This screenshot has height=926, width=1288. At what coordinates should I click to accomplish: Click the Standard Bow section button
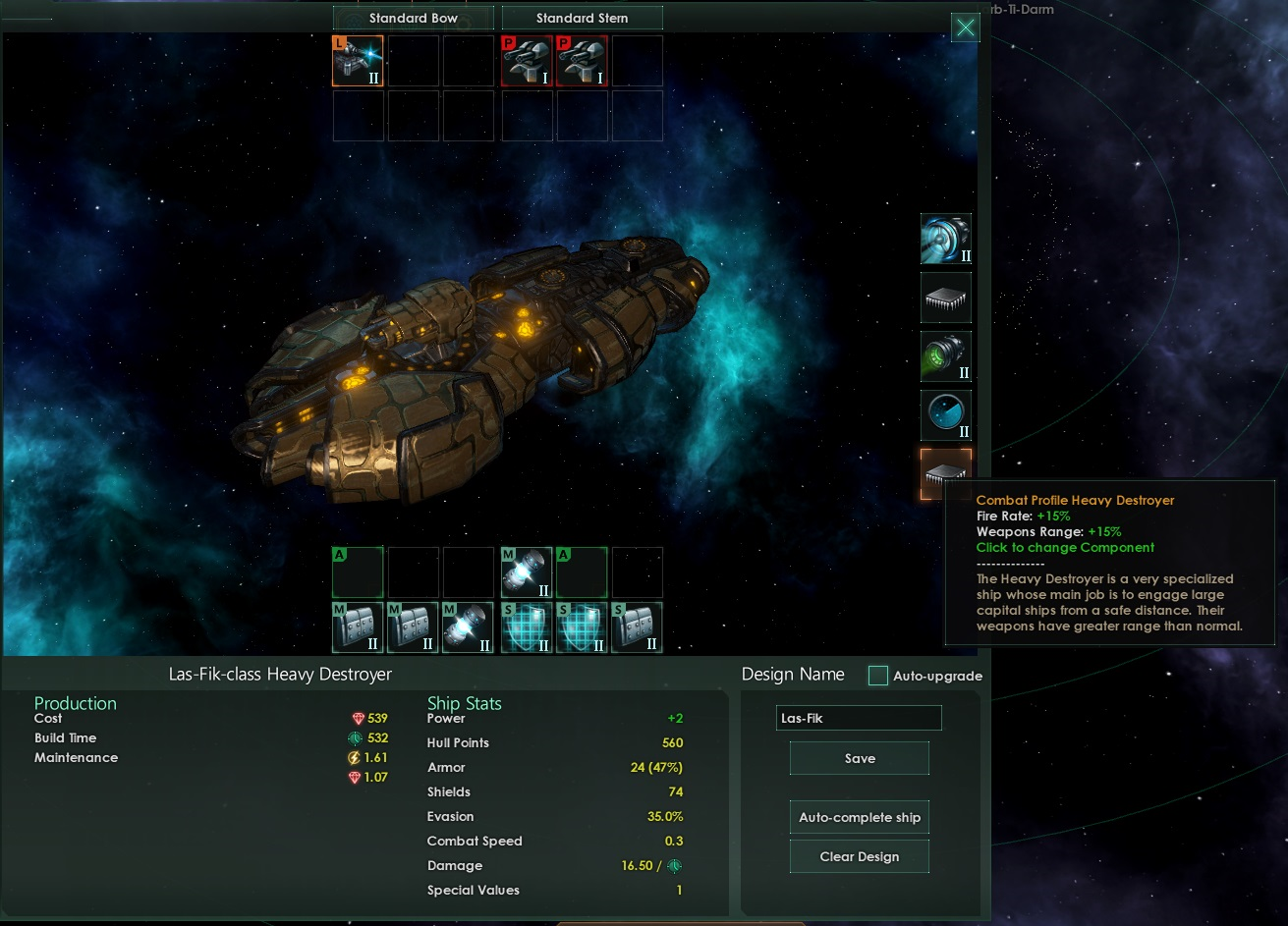413,18
